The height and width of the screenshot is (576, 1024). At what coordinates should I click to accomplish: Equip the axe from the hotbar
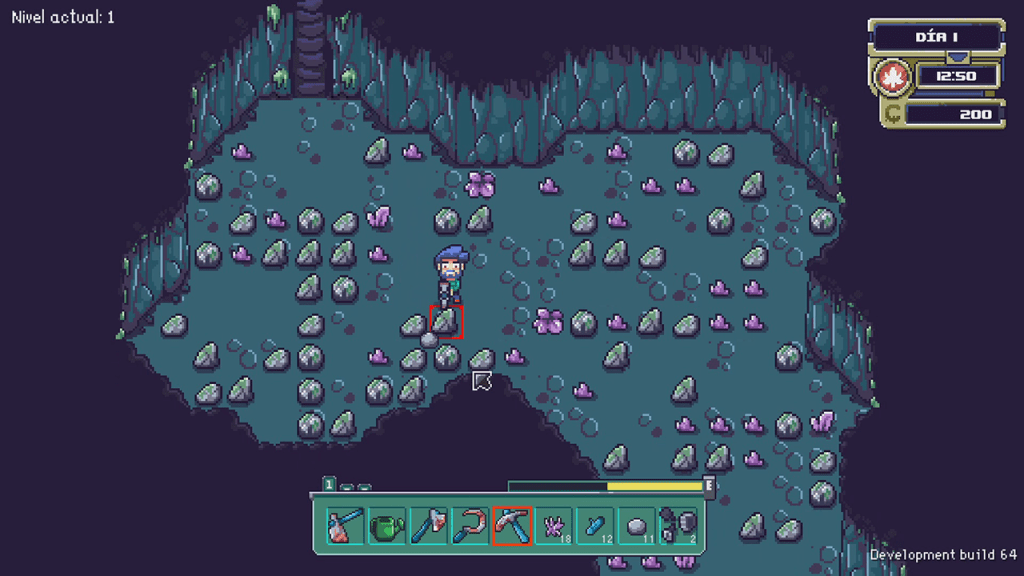(428, 525)
